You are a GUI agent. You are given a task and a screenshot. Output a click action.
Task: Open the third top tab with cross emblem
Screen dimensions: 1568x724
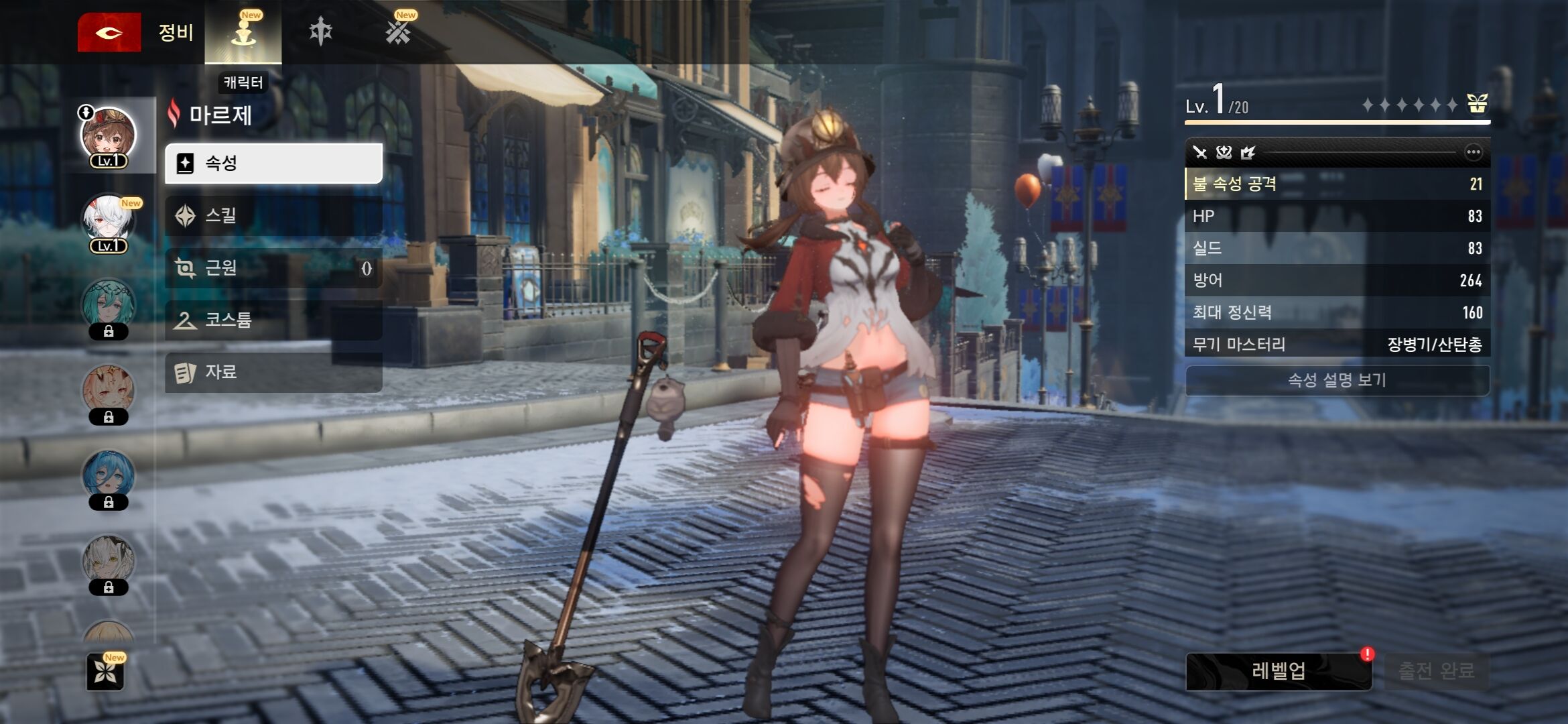321,32
